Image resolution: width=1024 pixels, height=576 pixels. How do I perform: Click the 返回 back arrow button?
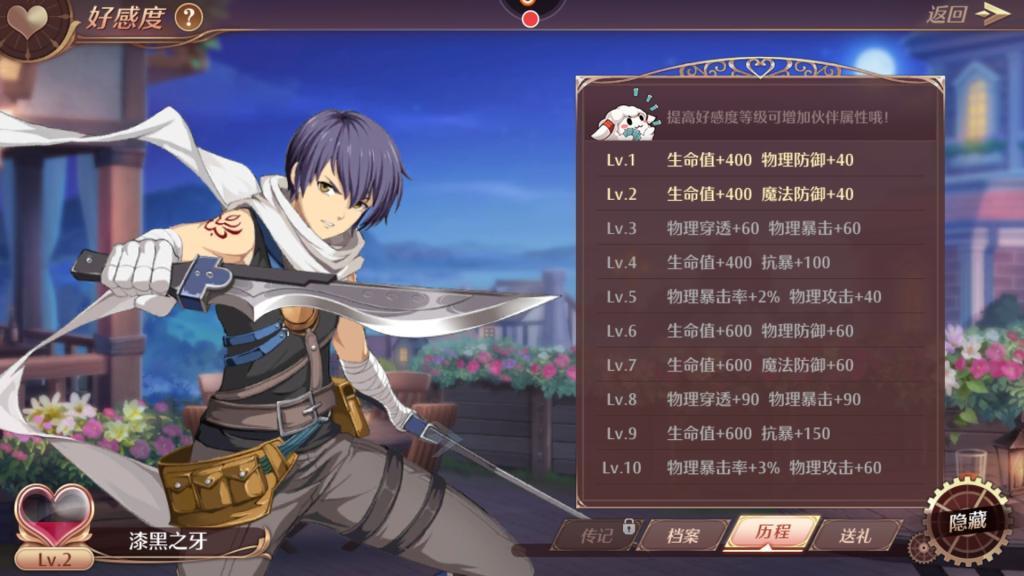pyautogui.click(x=966, y=14)
